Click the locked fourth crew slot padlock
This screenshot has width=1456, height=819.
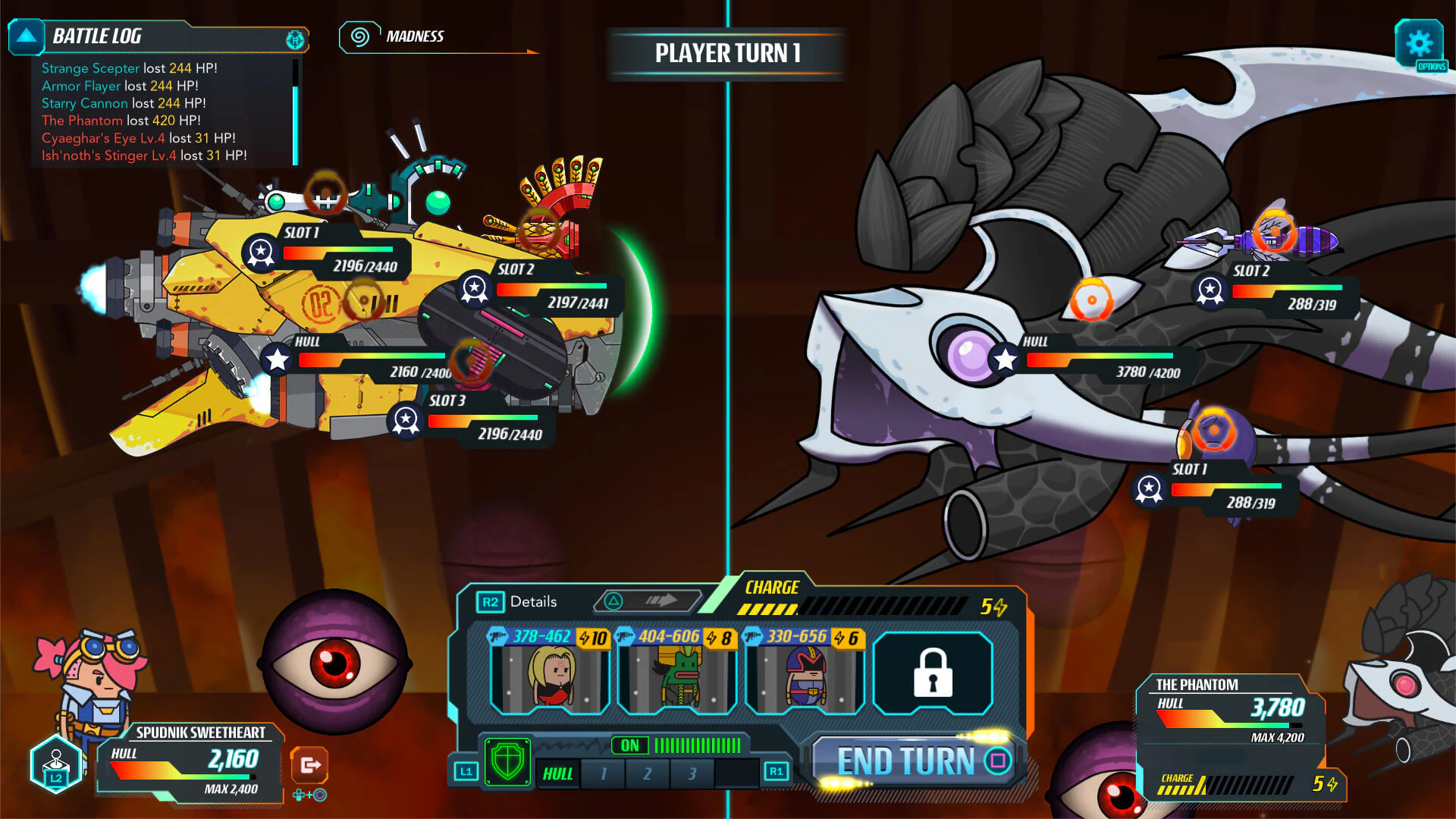point(932,673)
